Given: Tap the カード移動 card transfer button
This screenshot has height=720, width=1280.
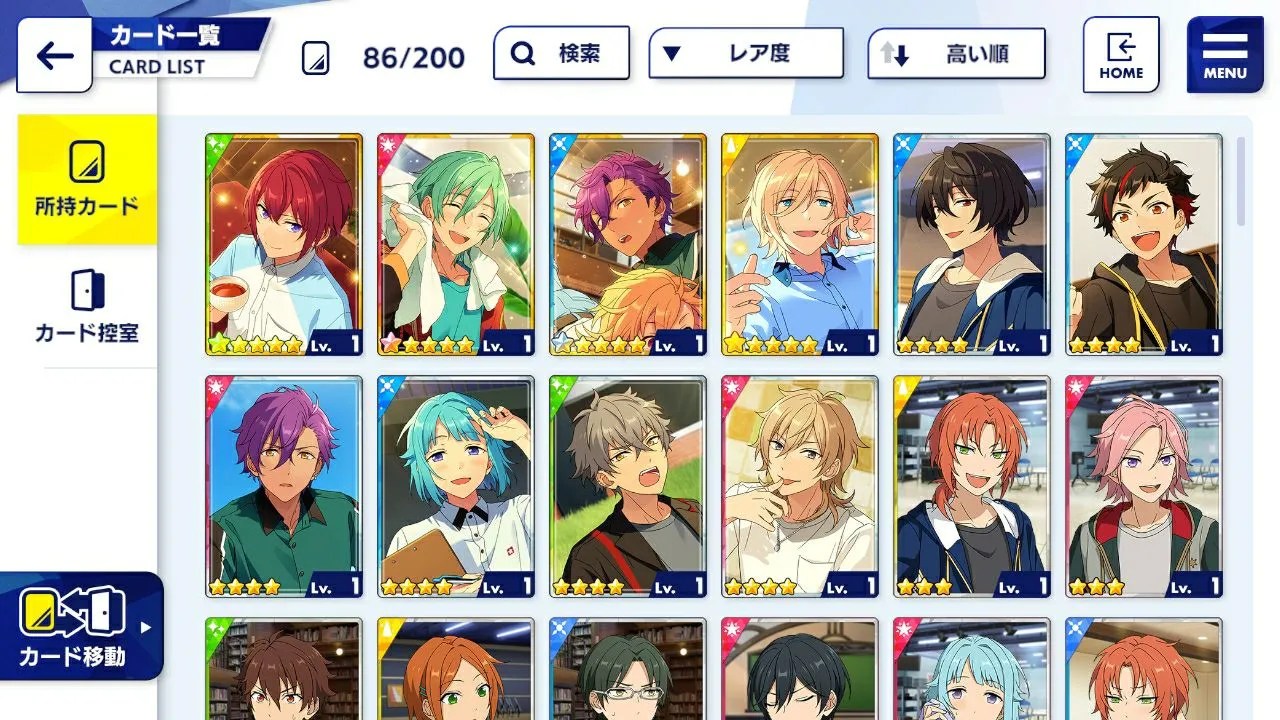Looking at the screenshot, I should click(80, 626).
